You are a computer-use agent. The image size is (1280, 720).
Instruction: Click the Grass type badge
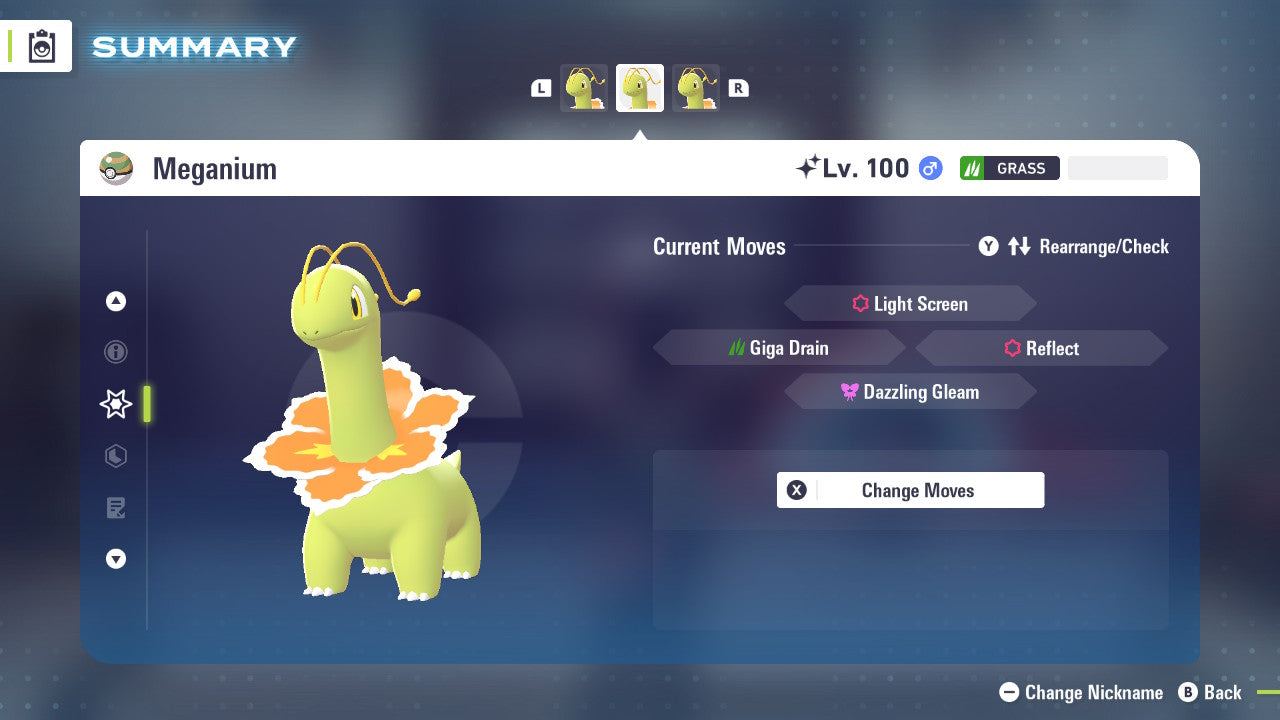tap(1009, 168)
